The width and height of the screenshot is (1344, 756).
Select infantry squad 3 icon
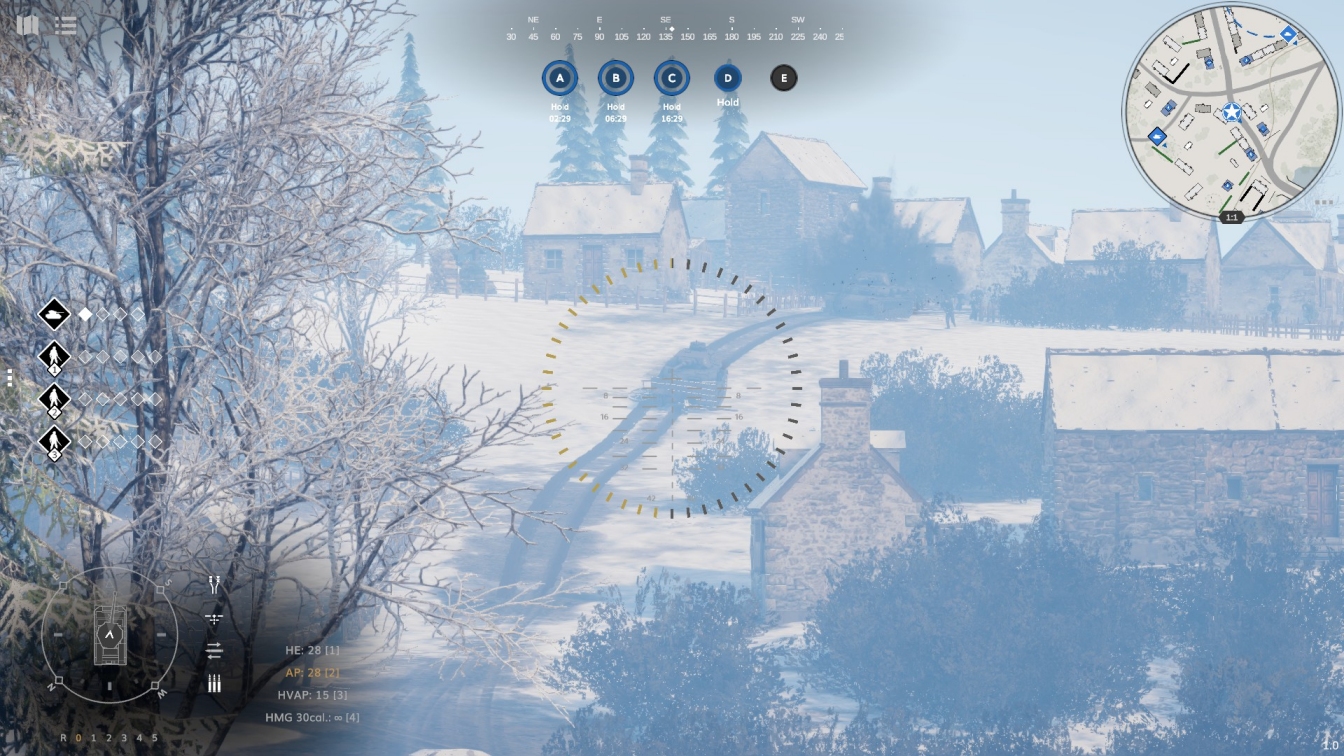[54, 441]
